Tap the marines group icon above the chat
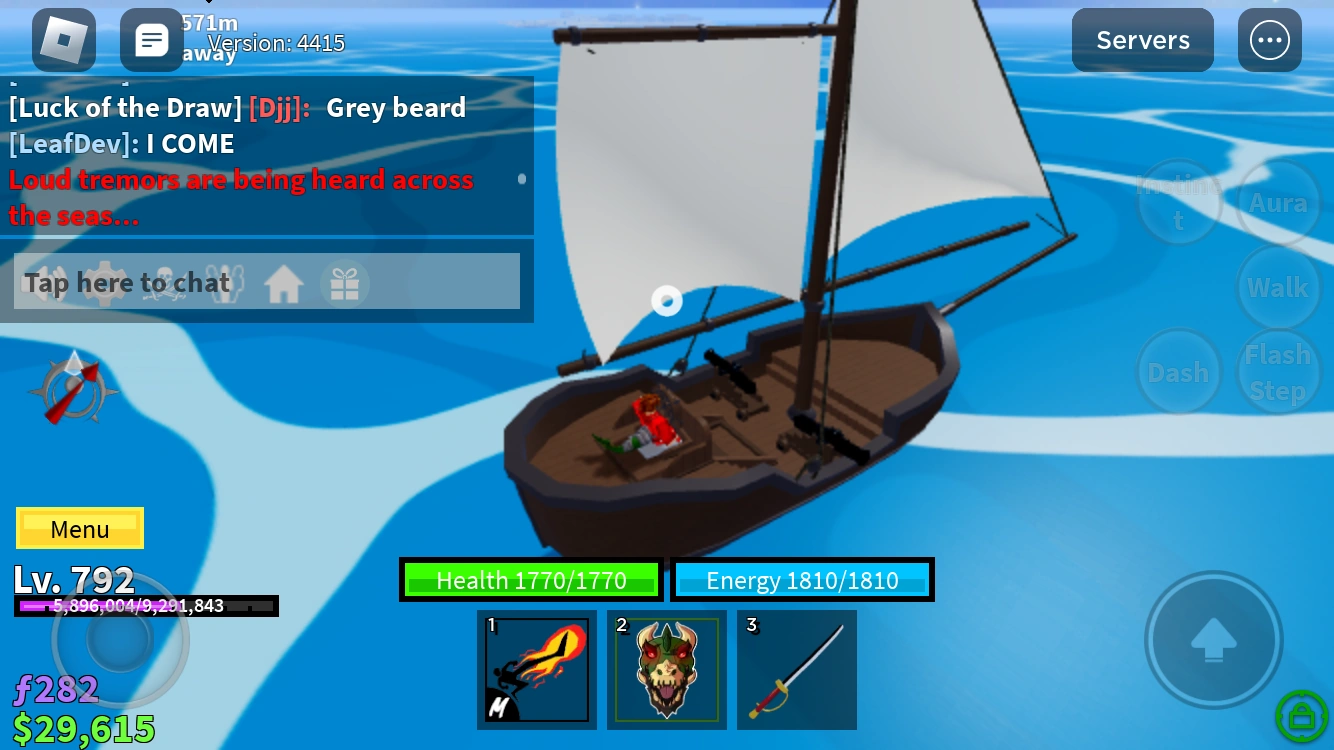 coord(226,283)
